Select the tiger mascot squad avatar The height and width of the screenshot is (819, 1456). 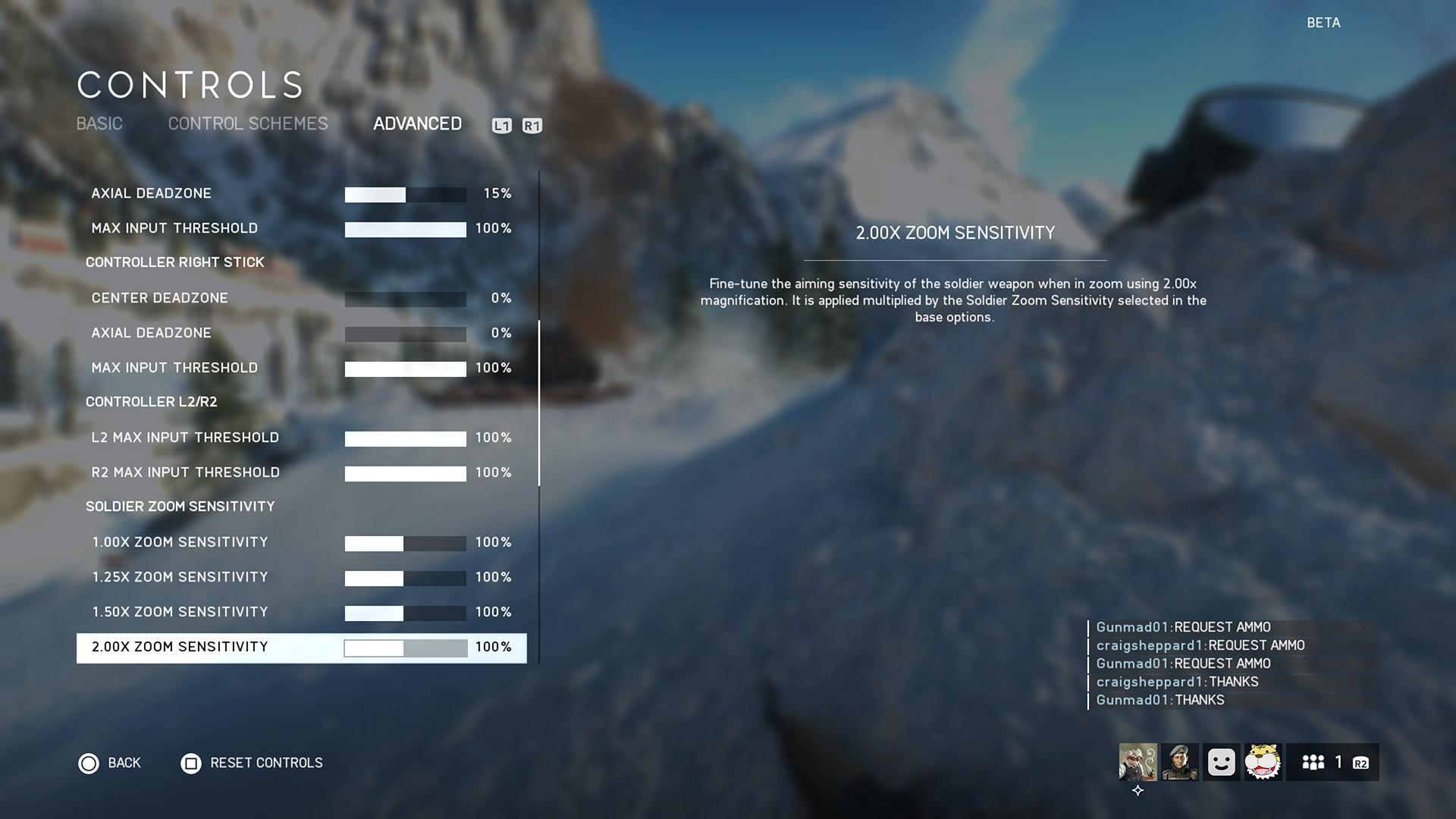[1263, 762]
